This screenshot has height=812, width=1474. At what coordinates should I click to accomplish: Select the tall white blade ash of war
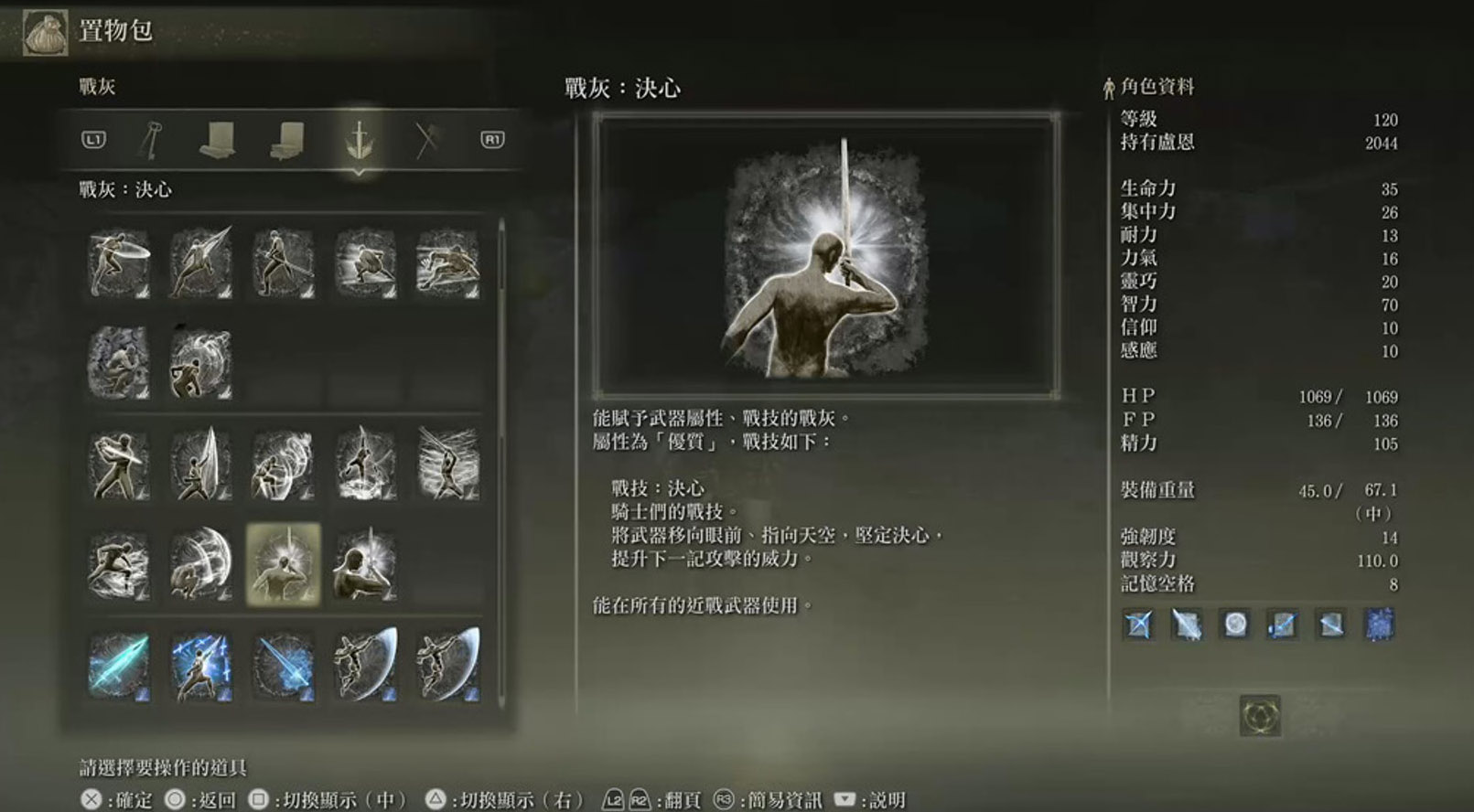coord(201,465)
